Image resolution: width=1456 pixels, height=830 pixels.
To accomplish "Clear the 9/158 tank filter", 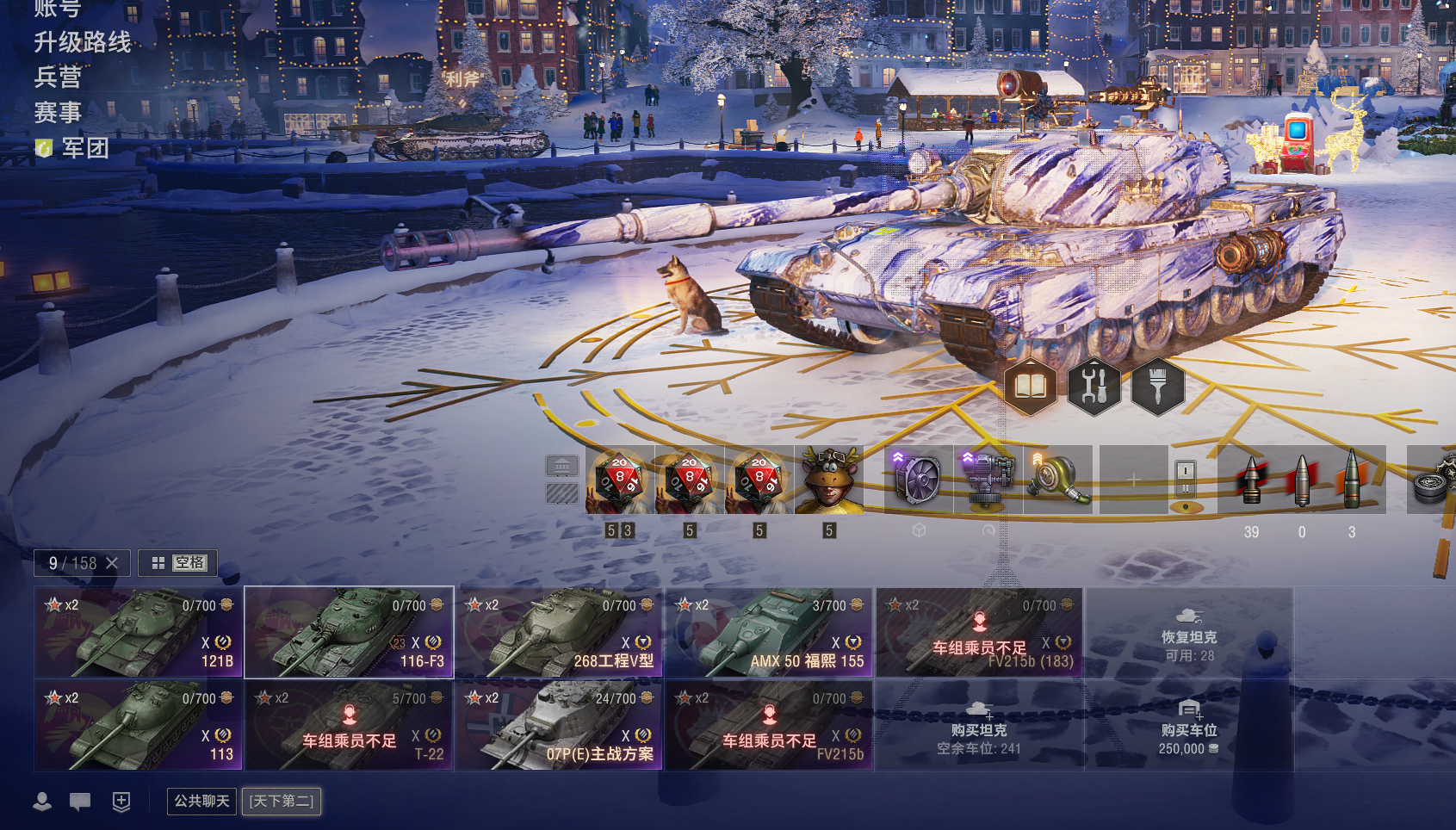I will 112,563.
